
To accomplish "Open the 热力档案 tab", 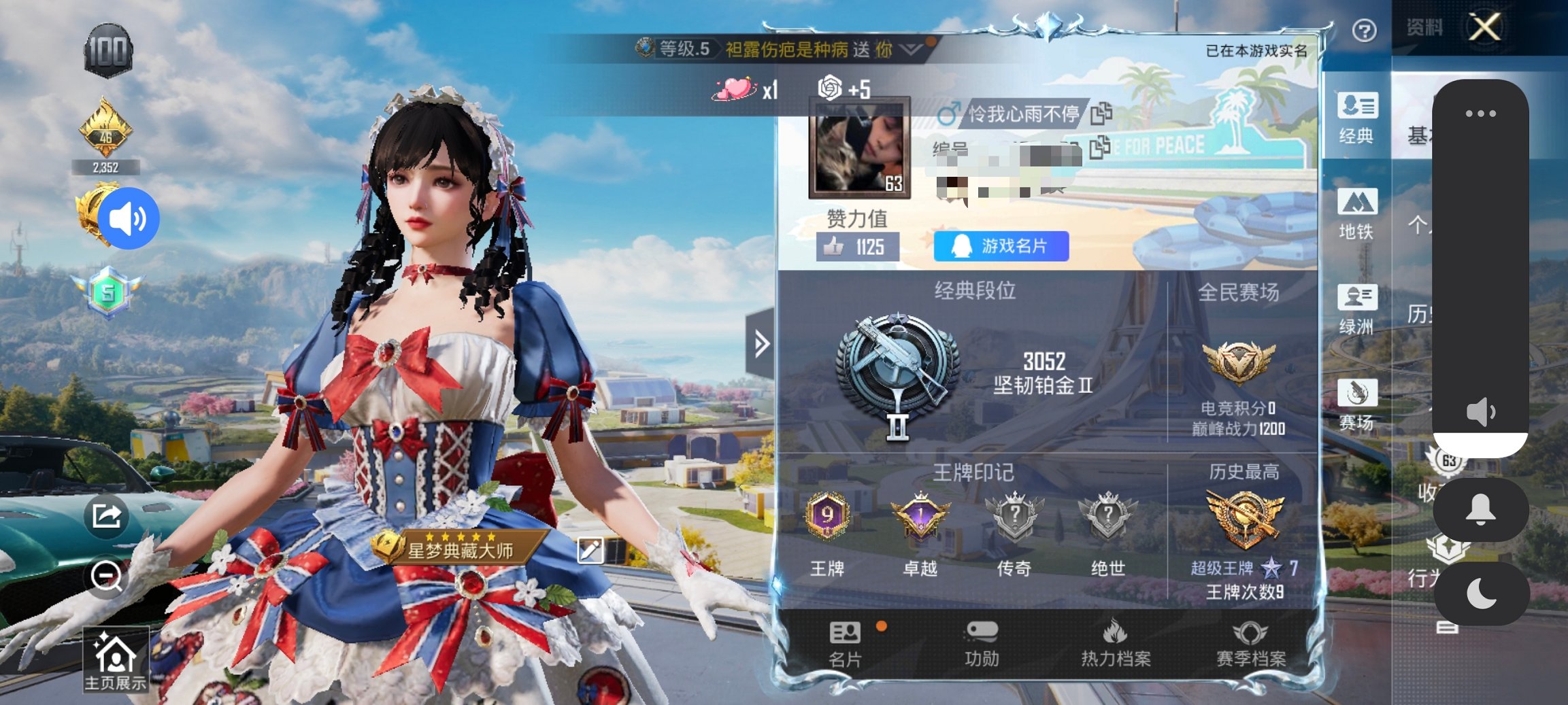I will 1116,644.
